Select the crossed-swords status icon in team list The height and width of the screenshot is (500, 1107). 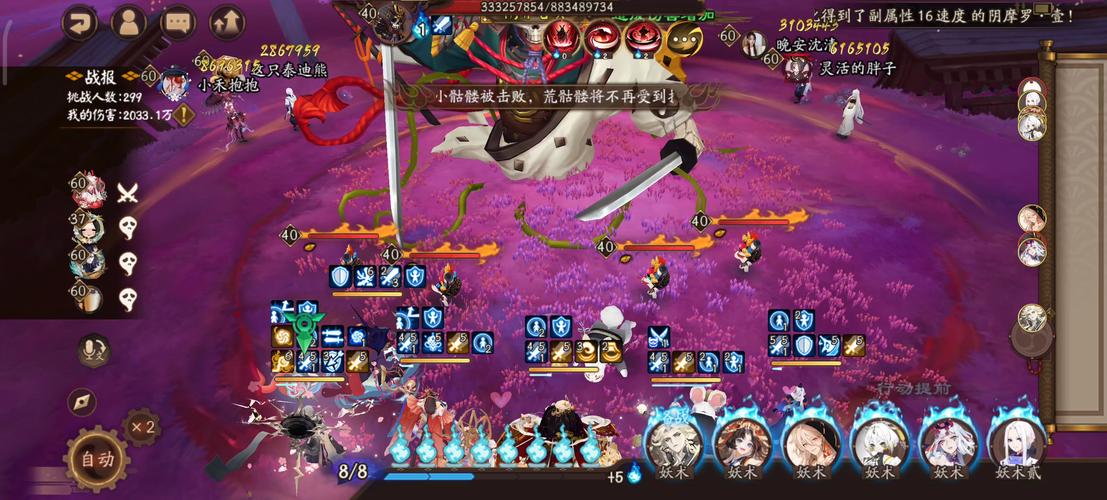point(127,193)
